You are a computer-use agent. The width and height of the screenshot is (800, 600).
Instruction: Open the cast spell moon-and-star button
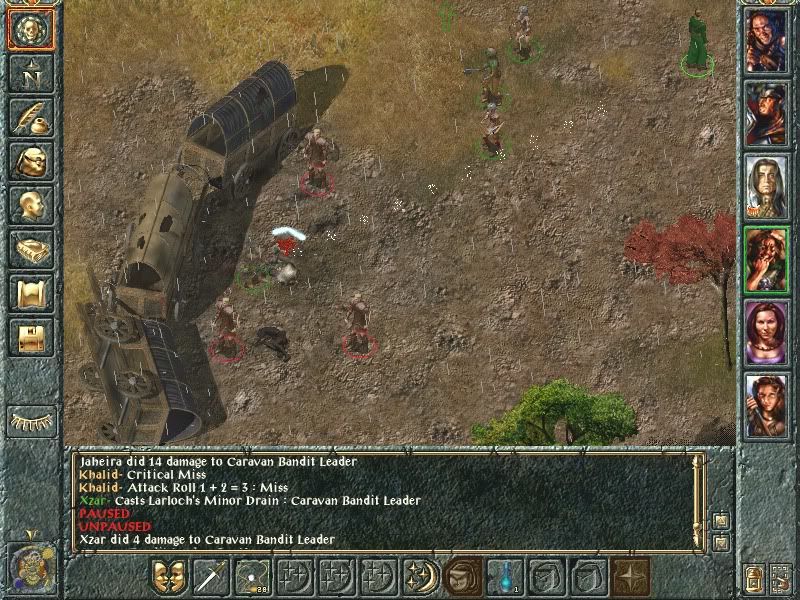tap(421, 577)
